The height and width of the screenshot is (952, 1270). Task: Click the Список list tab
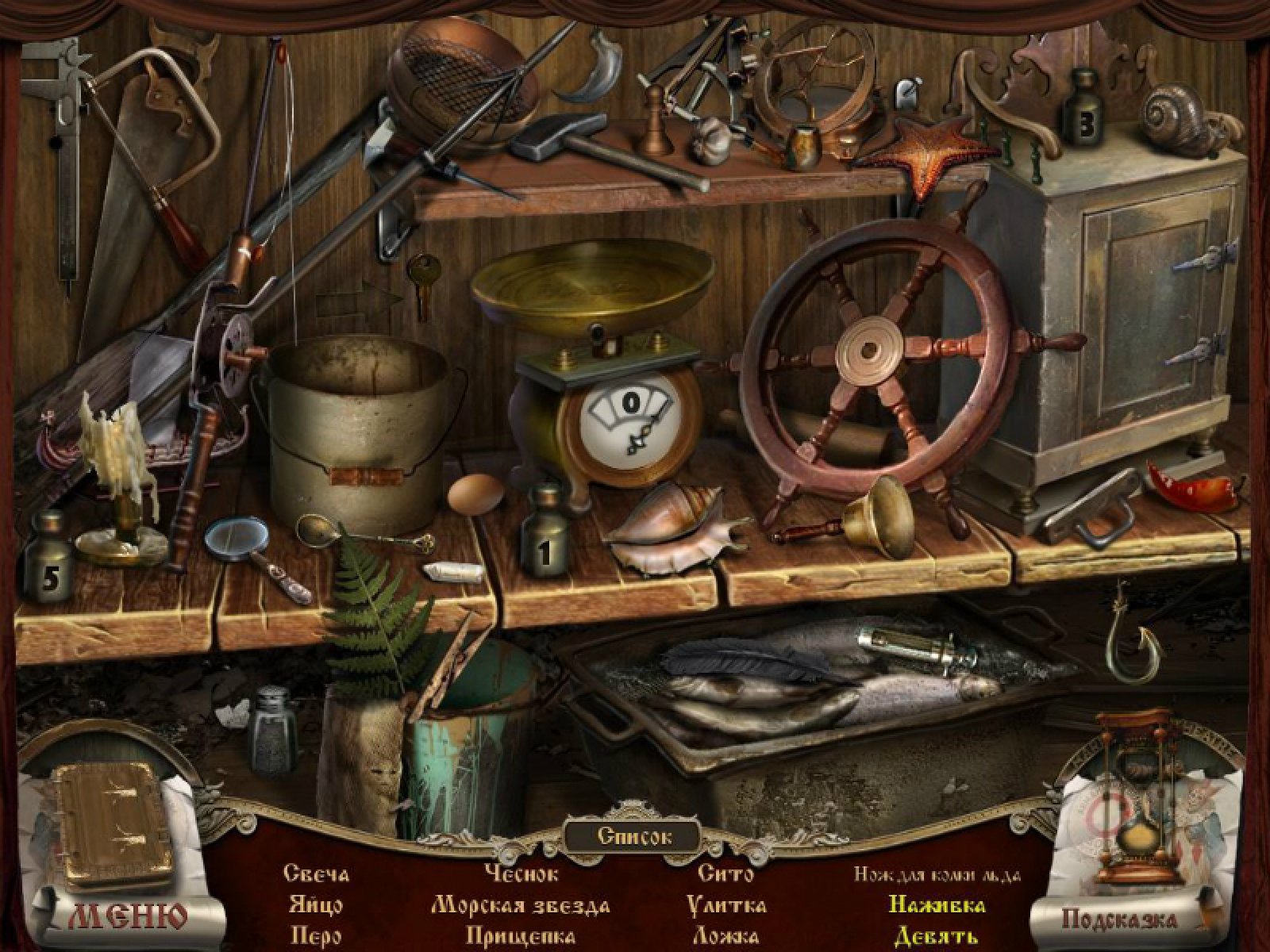(x=633, y=835)
